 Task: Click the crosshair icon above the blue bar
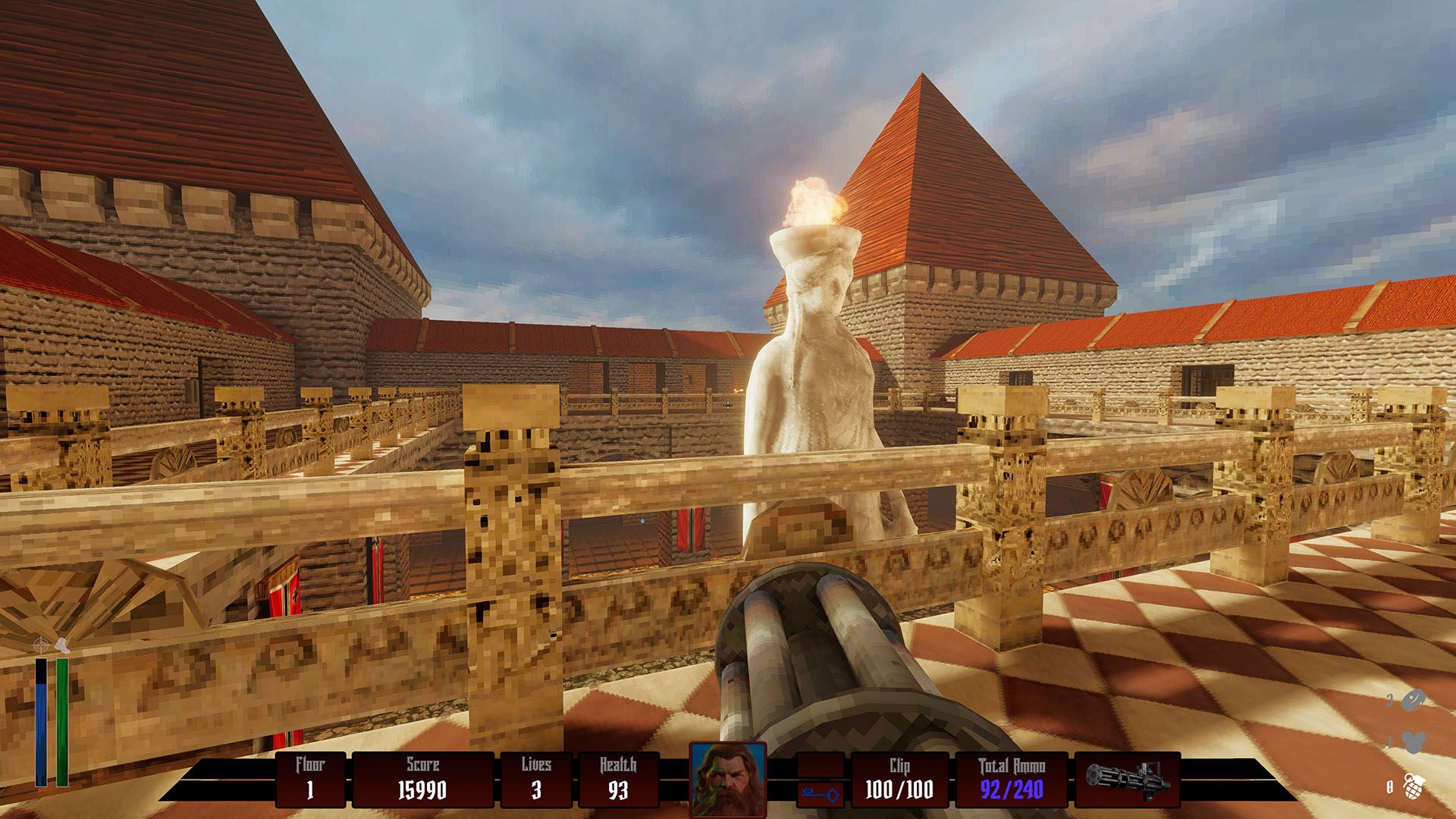click(x=40, y=646)
